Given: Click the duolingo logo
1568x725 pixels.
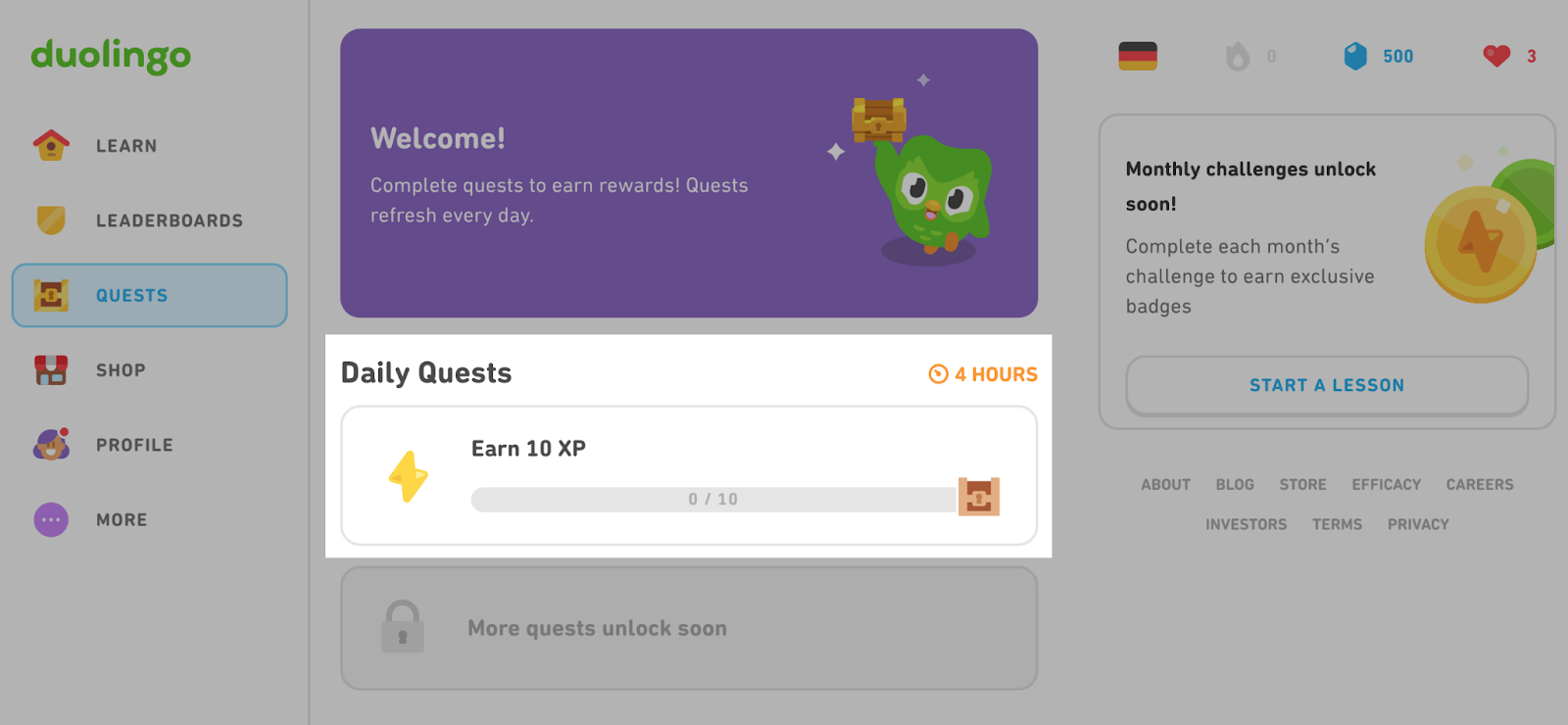Looking at the screenshot, I should 111,56.
